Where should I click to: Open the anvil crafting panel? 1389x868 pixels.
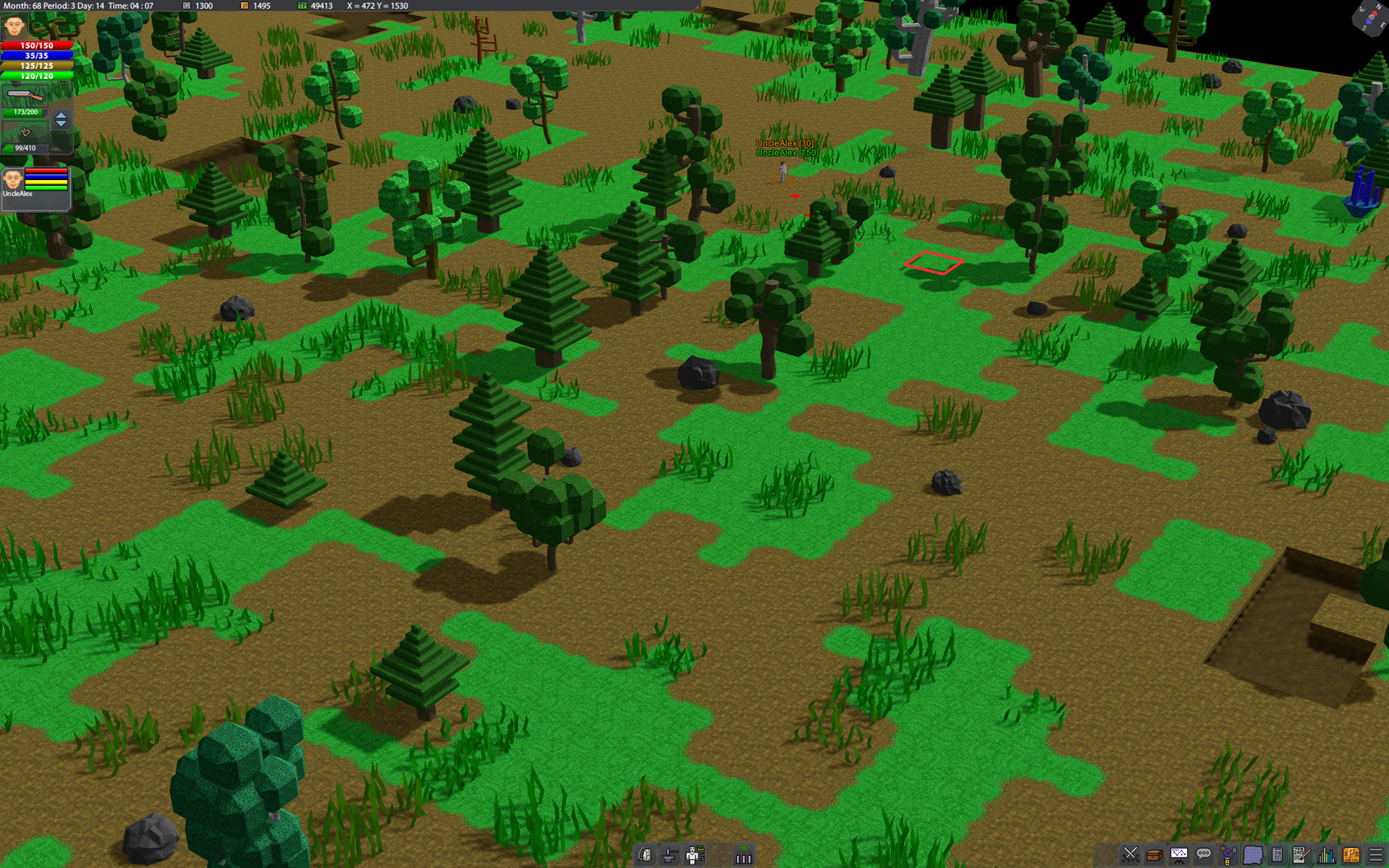pos(670,856)
